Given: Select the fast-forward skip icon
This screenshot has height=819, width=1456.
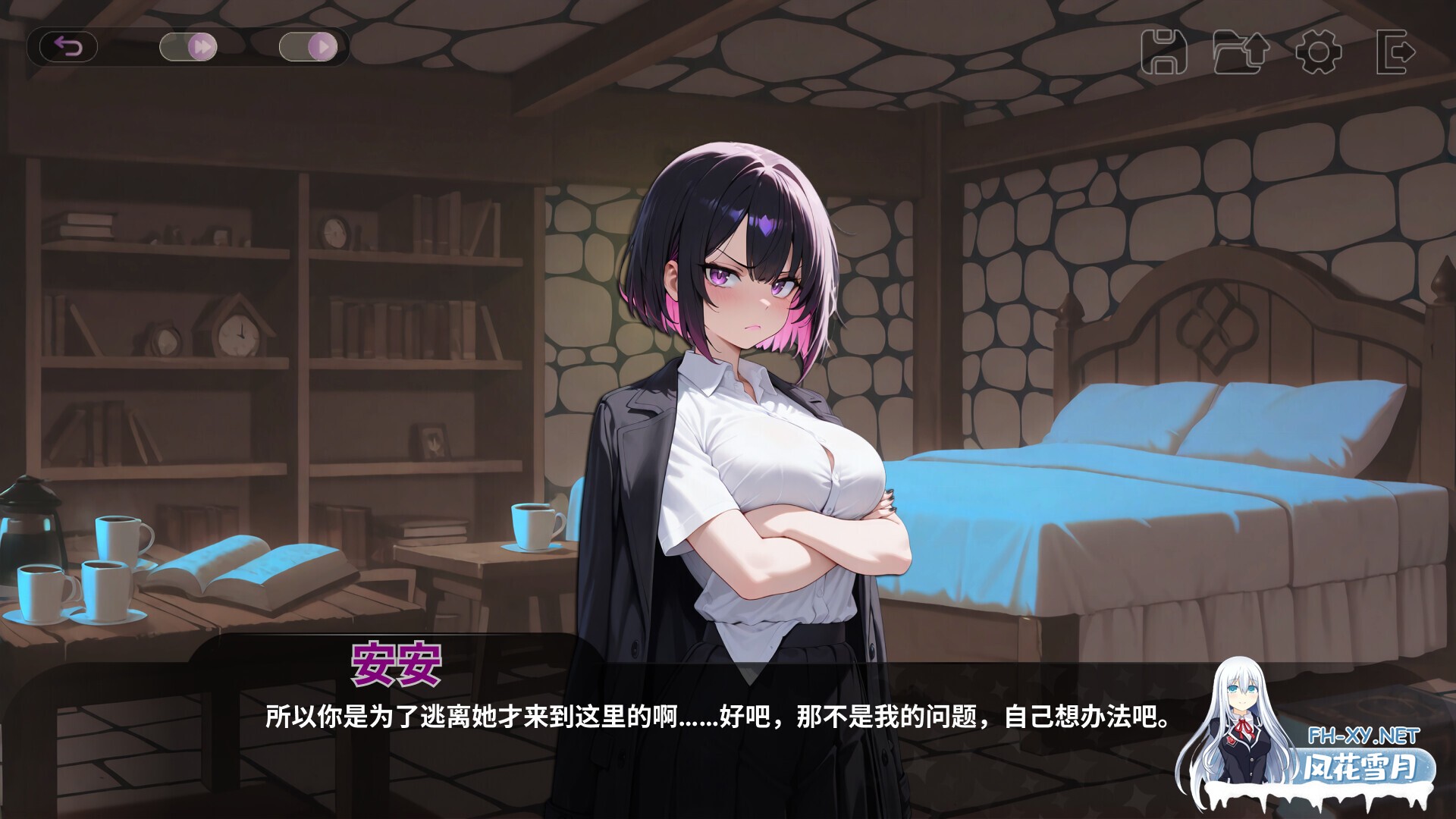Looking at the screenshot, I should (201, 45).
